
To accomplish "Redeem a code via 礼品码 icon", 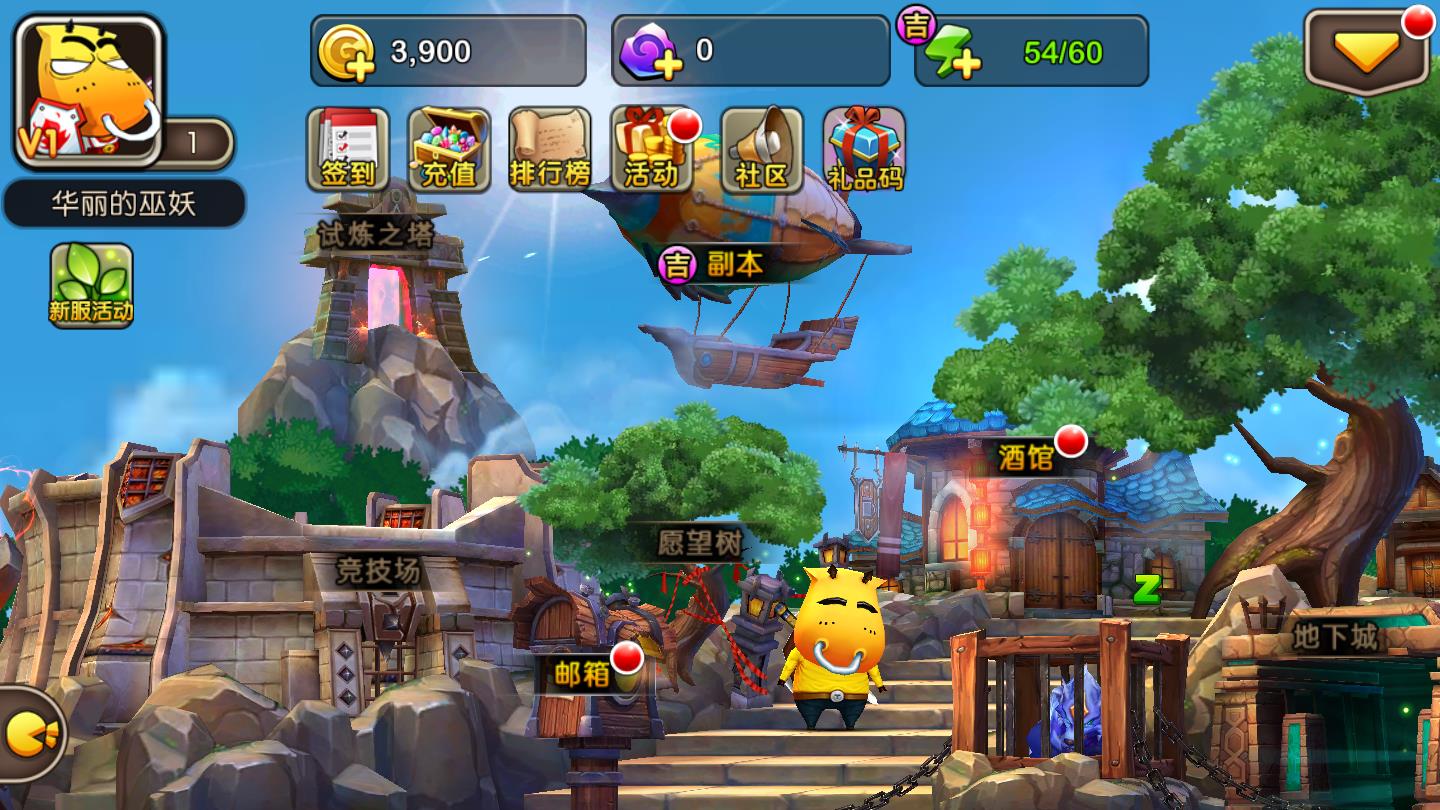I will [862, 150].
